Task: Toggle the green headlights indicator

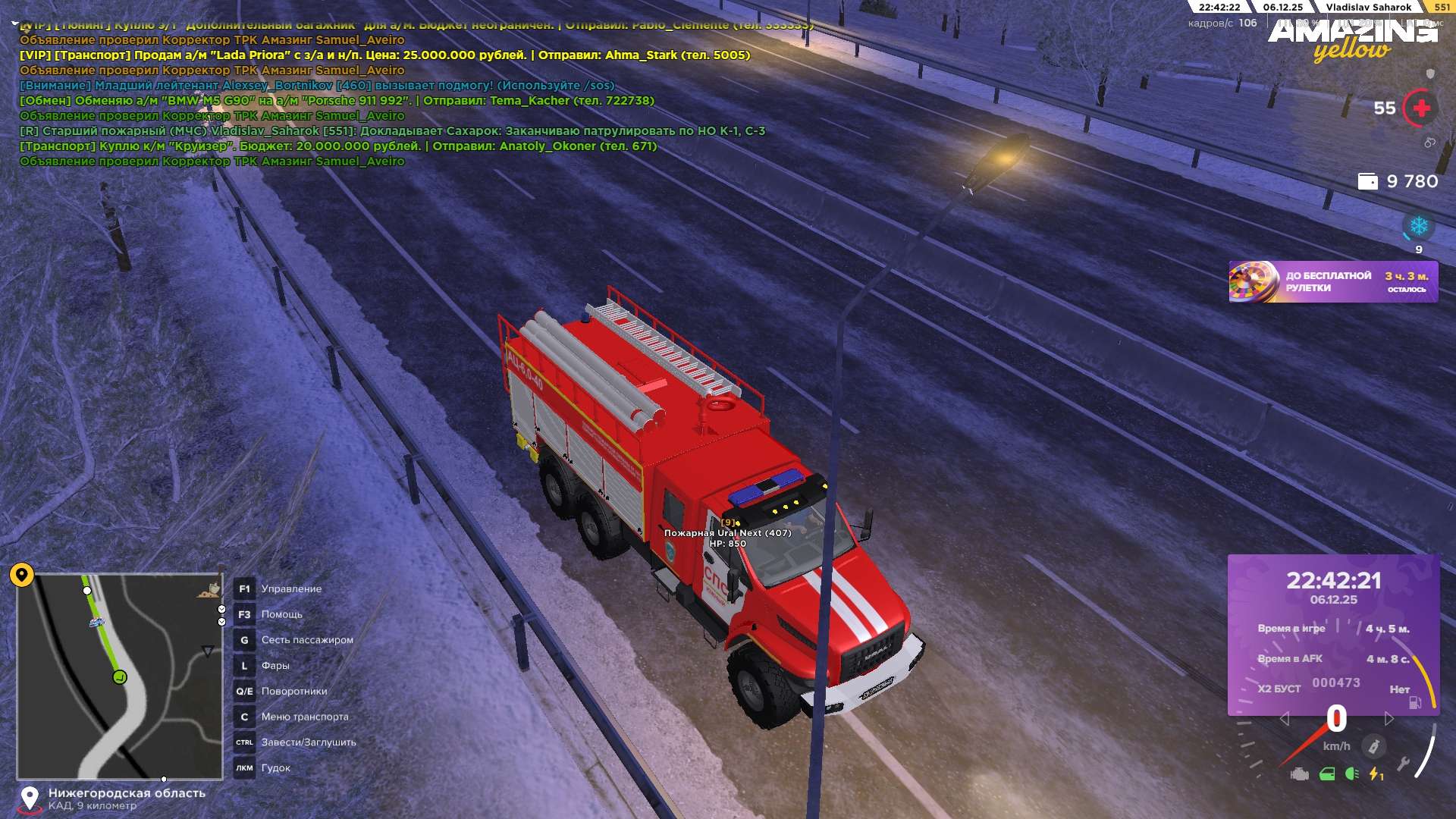Action: coord(1351,774)
